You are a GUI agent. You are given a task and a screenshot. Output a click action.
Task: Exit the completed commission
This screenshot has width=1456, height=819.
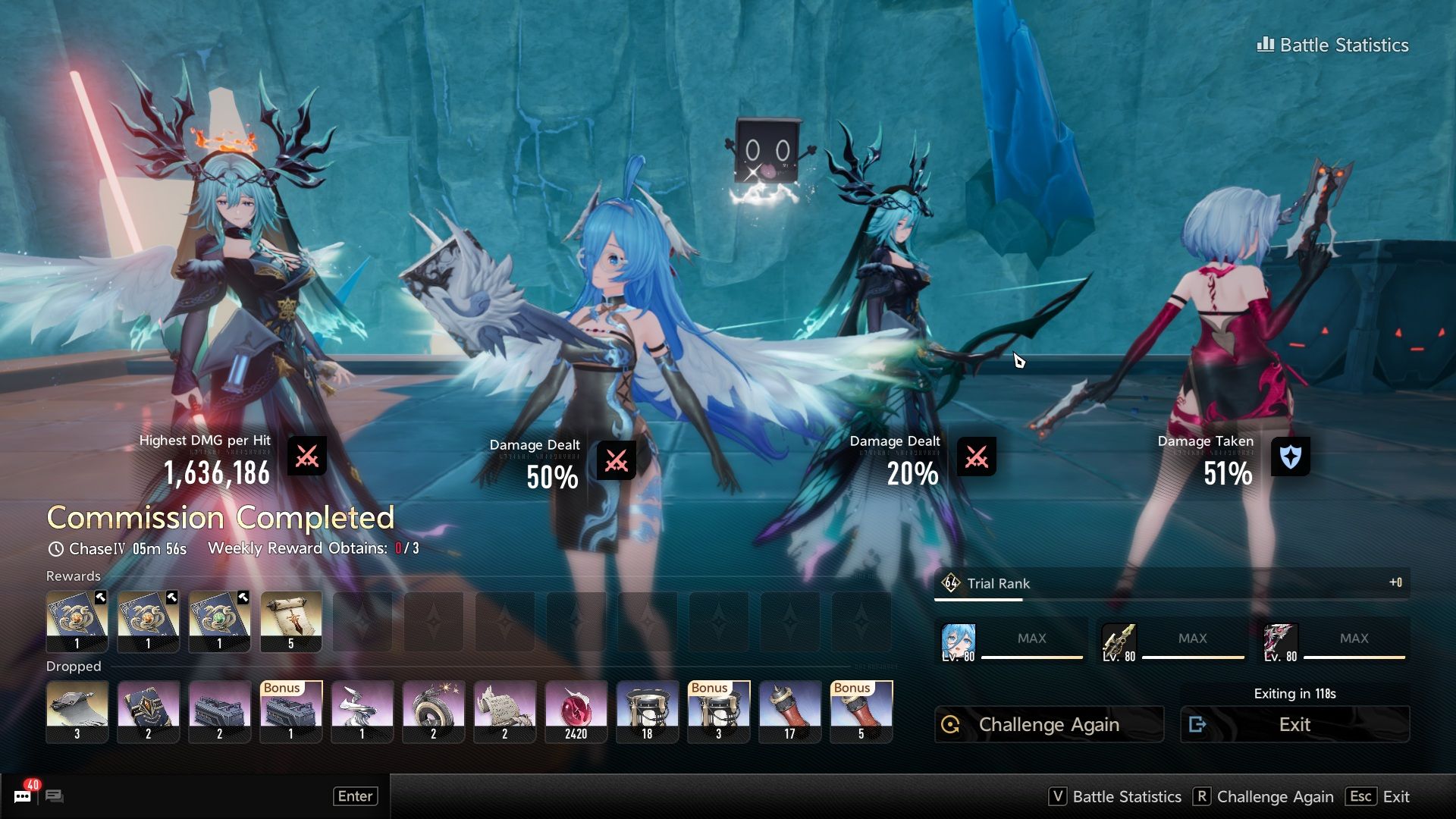(x=1294, y=724)
